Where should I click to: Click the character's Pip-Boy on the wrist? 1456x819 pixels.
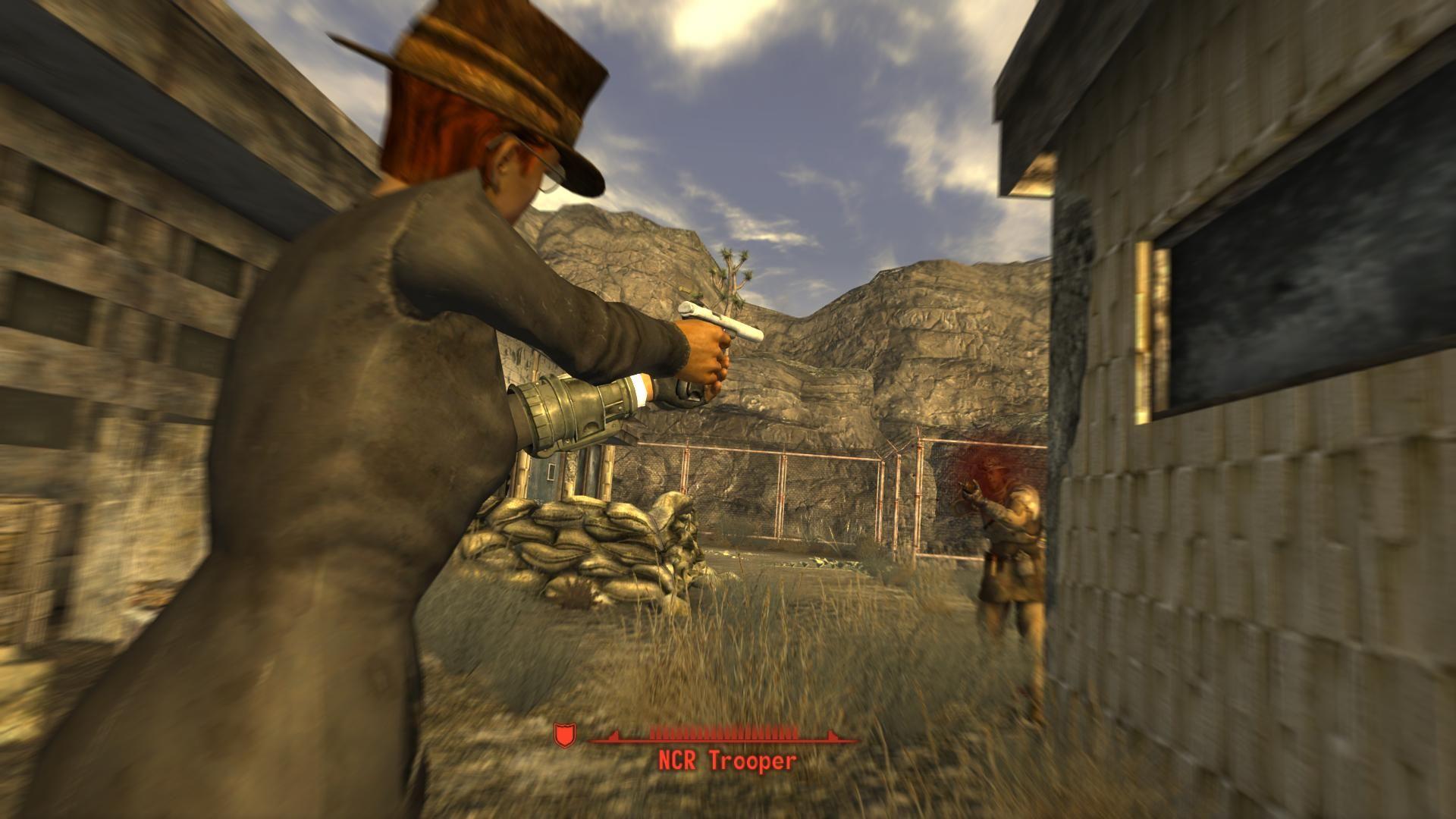pyautogui.click(x=573, y=413)
